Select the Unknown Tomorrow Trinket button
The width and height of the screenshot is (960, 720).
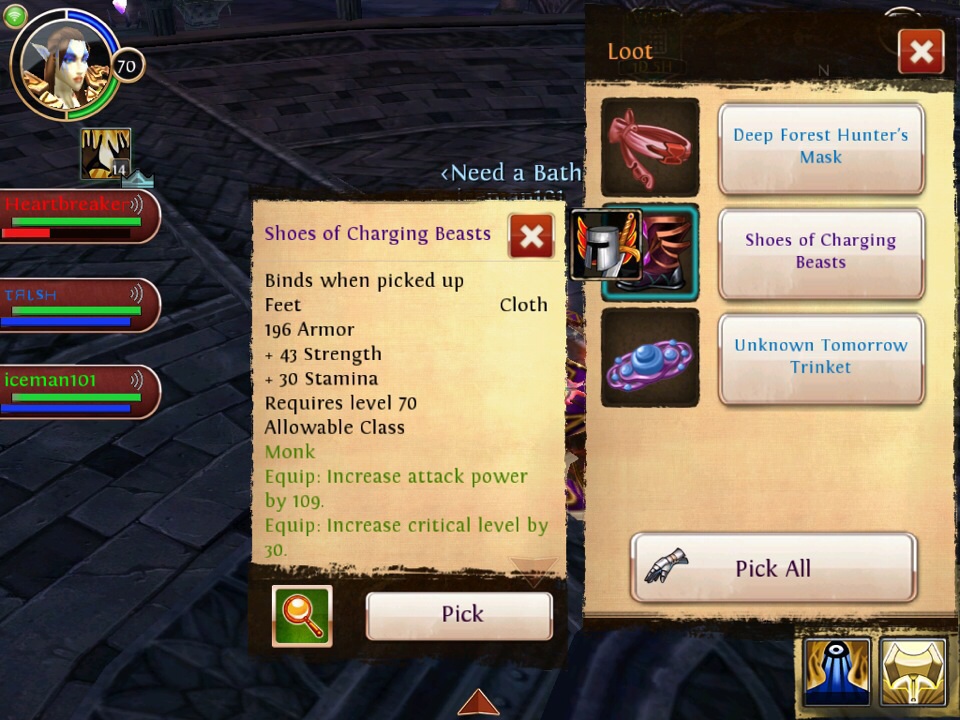pyautogui.click(x=820, y=358)
